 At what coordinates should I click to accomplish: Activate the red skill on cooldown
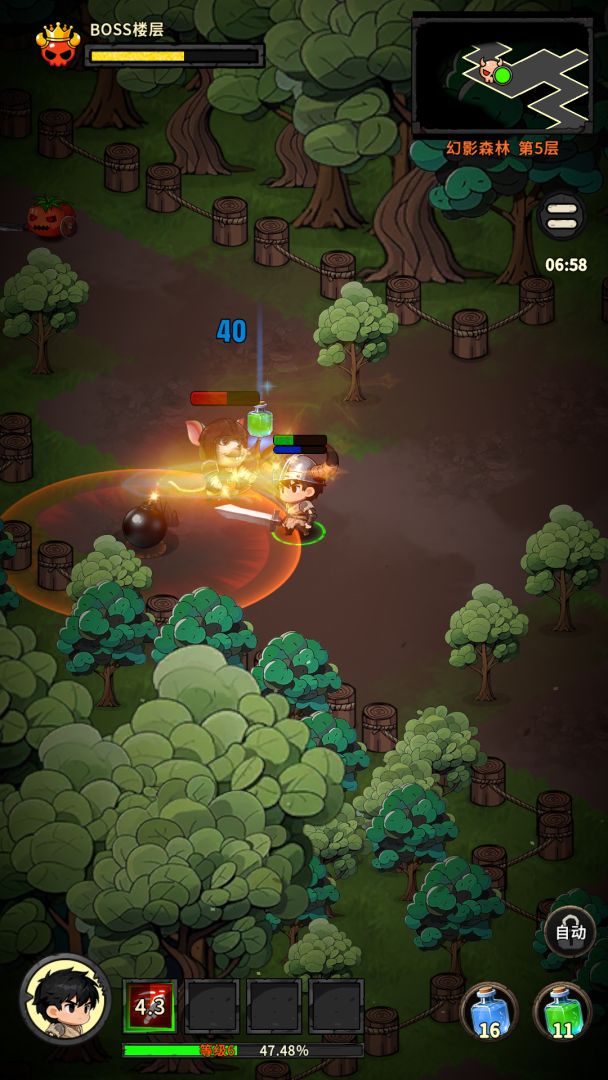tap(150, 1006)
